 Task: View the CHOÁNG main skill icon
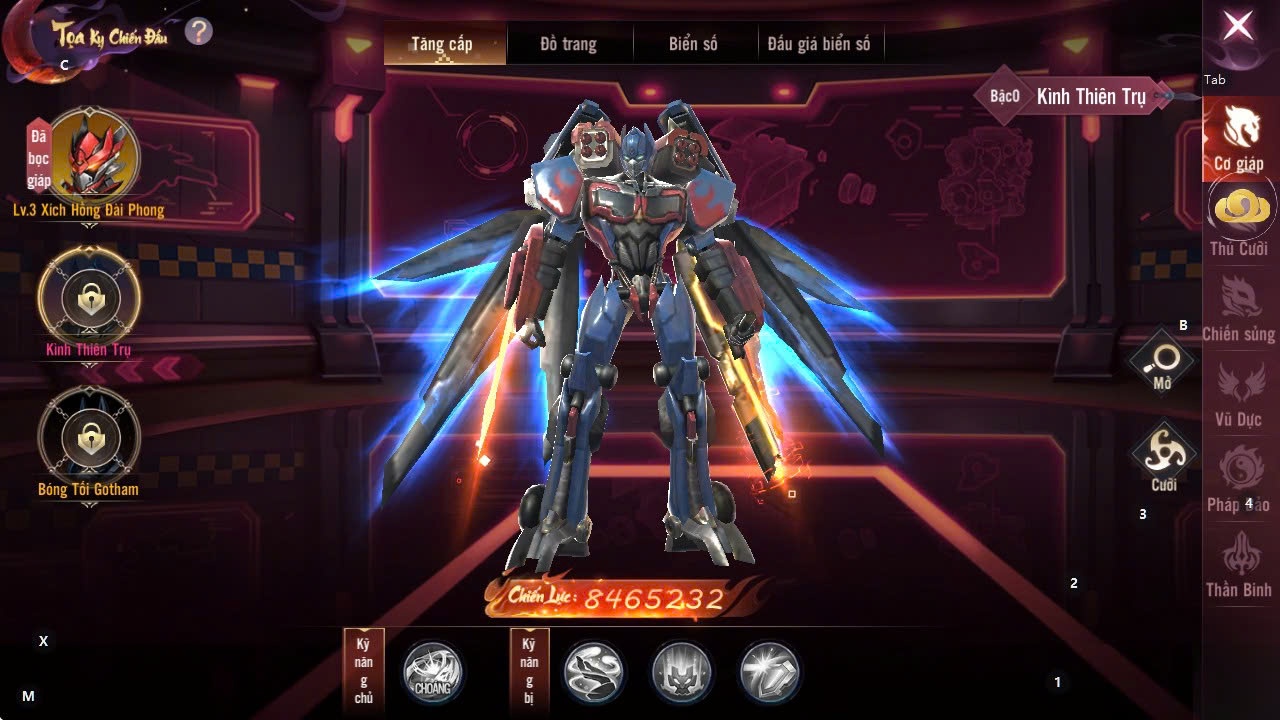pos(433,672)
